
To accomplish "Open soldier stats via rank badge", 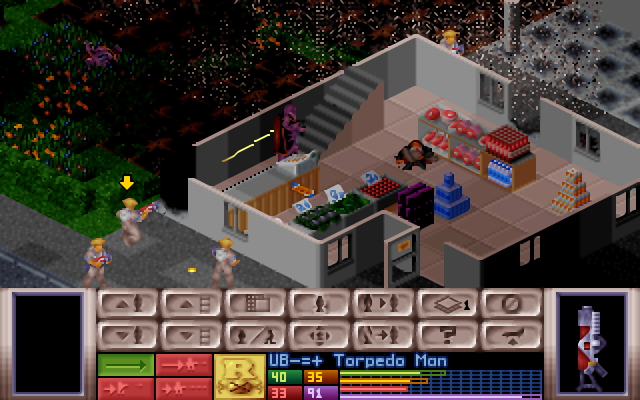I will [240, 376].
